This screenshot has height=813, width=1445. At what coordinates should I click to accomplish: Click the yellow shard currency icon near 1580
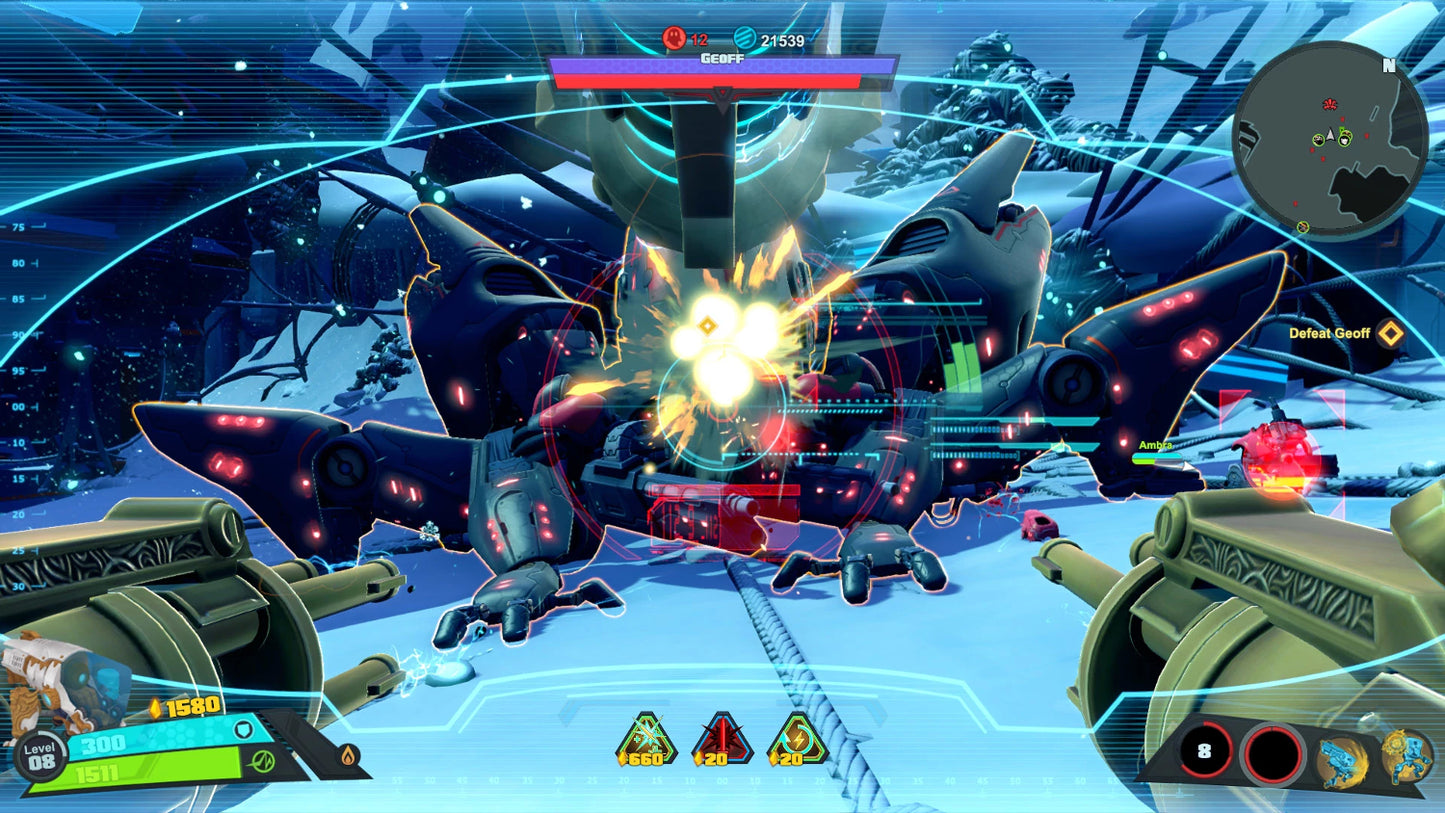[x=155, y=706]
